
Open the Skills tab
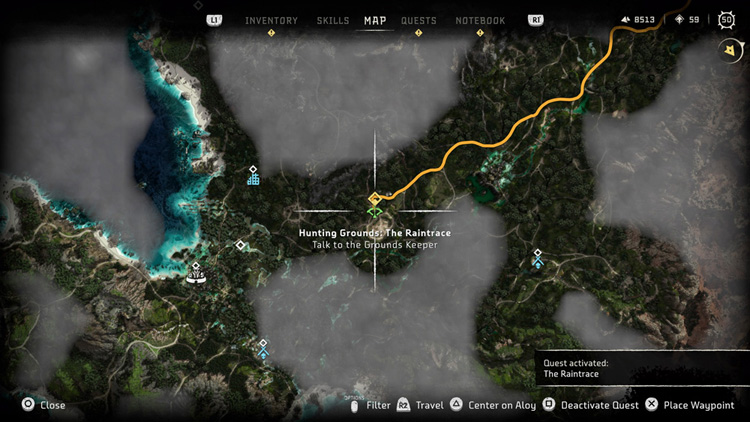(x=333, y=21)
